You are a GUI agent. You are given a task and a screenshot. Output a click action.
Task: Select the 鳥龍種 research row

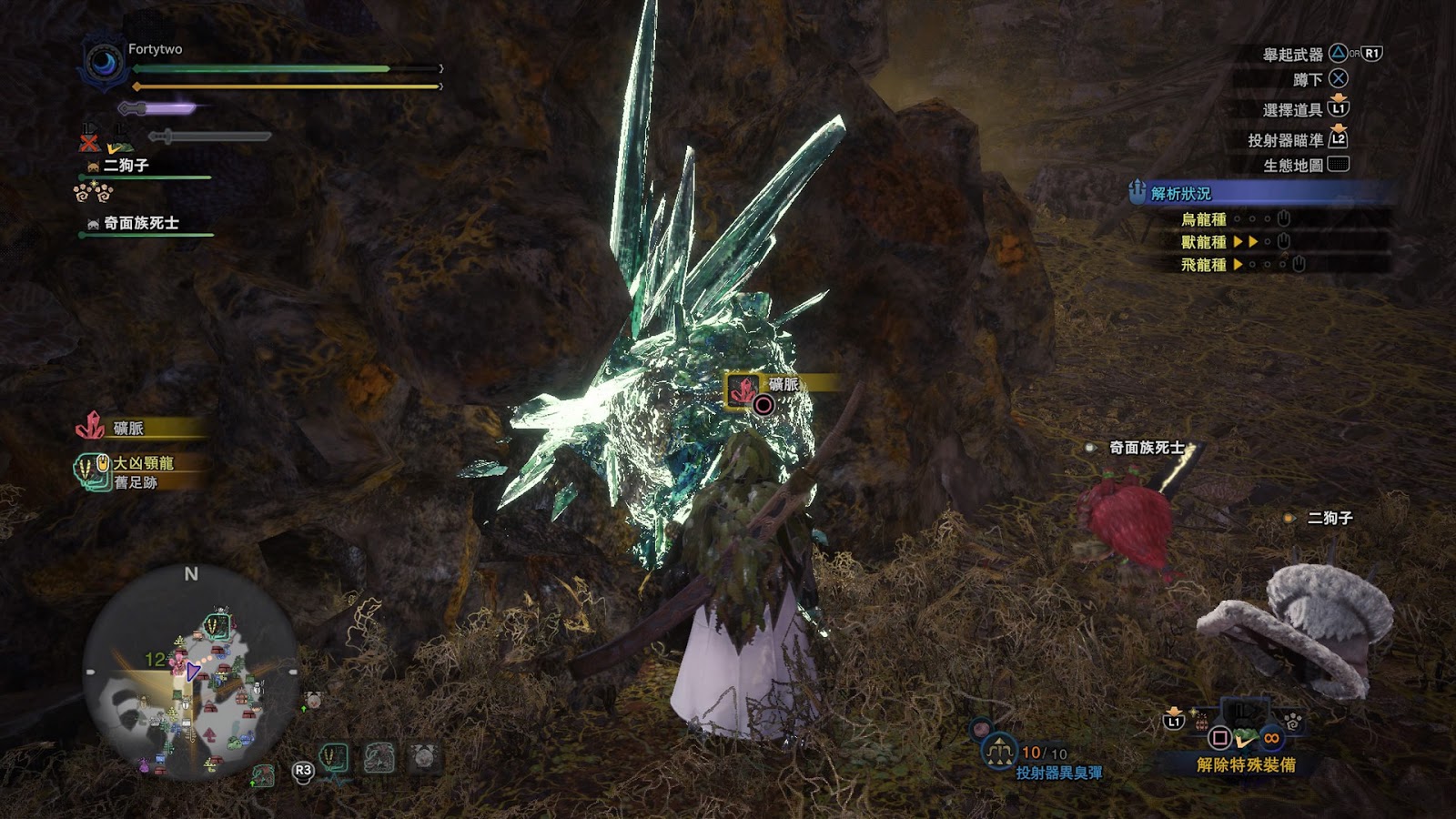tap(1203, 219)
